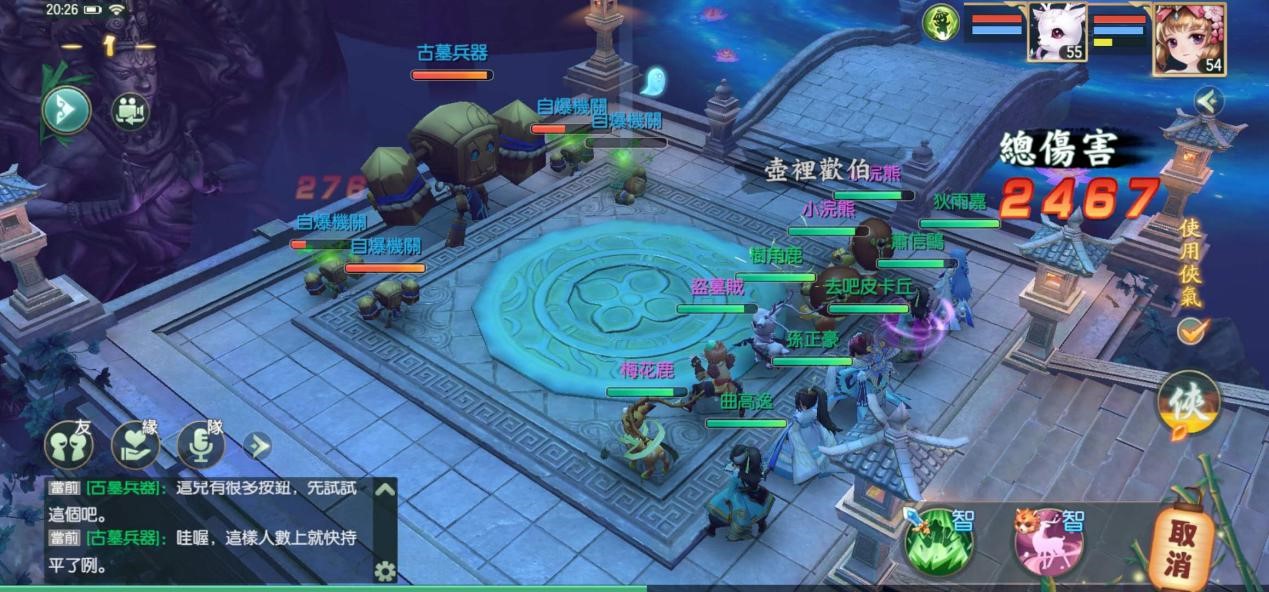
Task: Collapse the side panel with the left arrow
Action: pyautogui.click(x=1209, y=101)
